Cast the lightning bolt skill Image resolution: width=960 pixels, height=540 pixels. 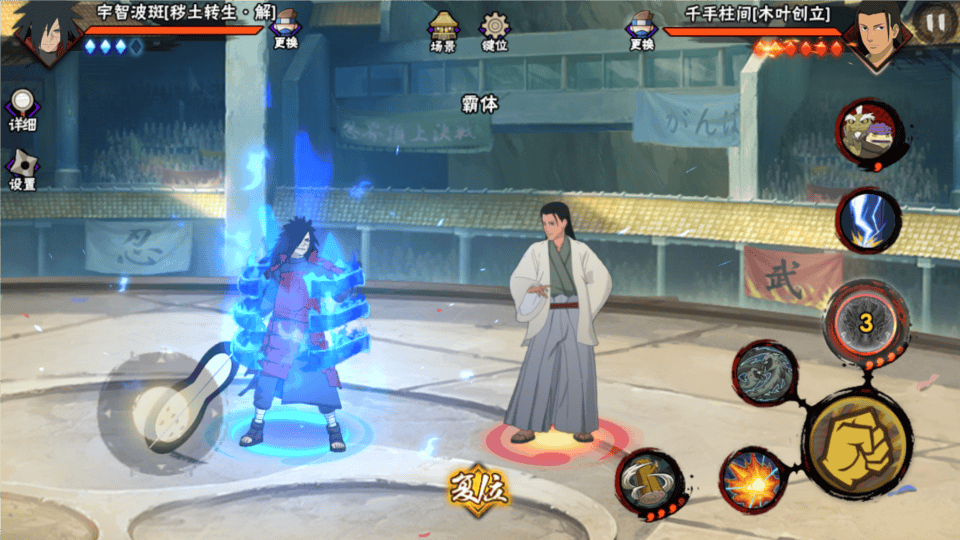point(867,221)
